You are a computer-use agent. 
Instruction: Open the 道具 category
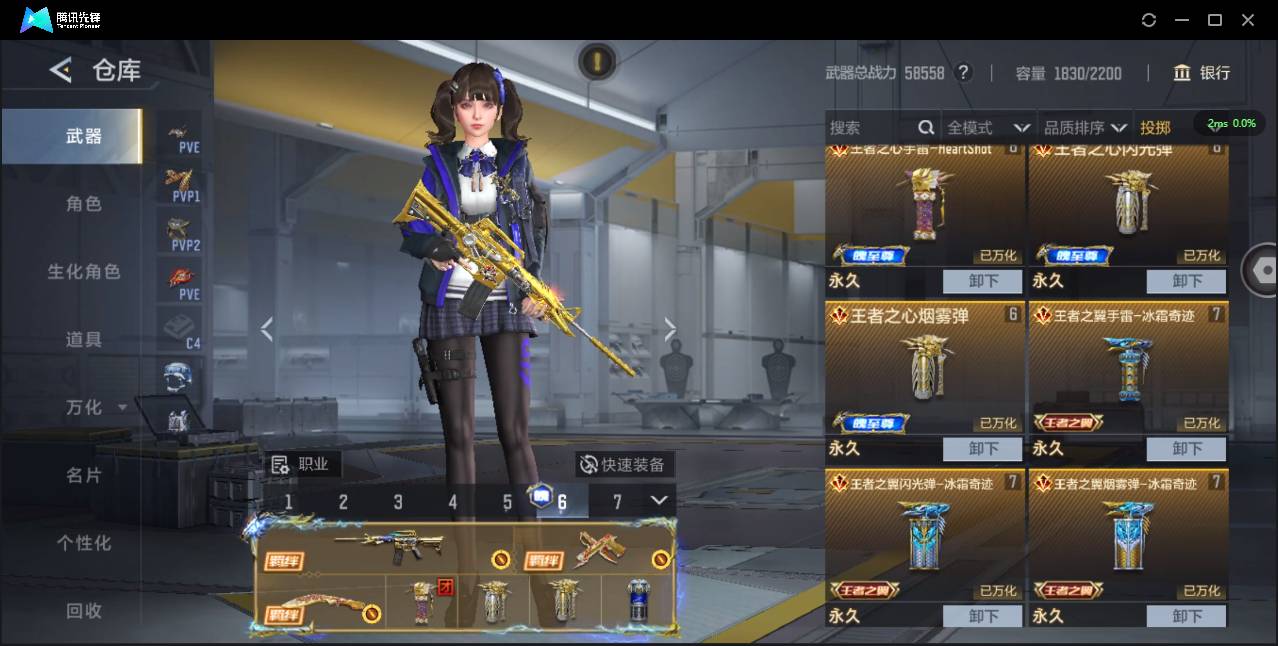[83, 340]
